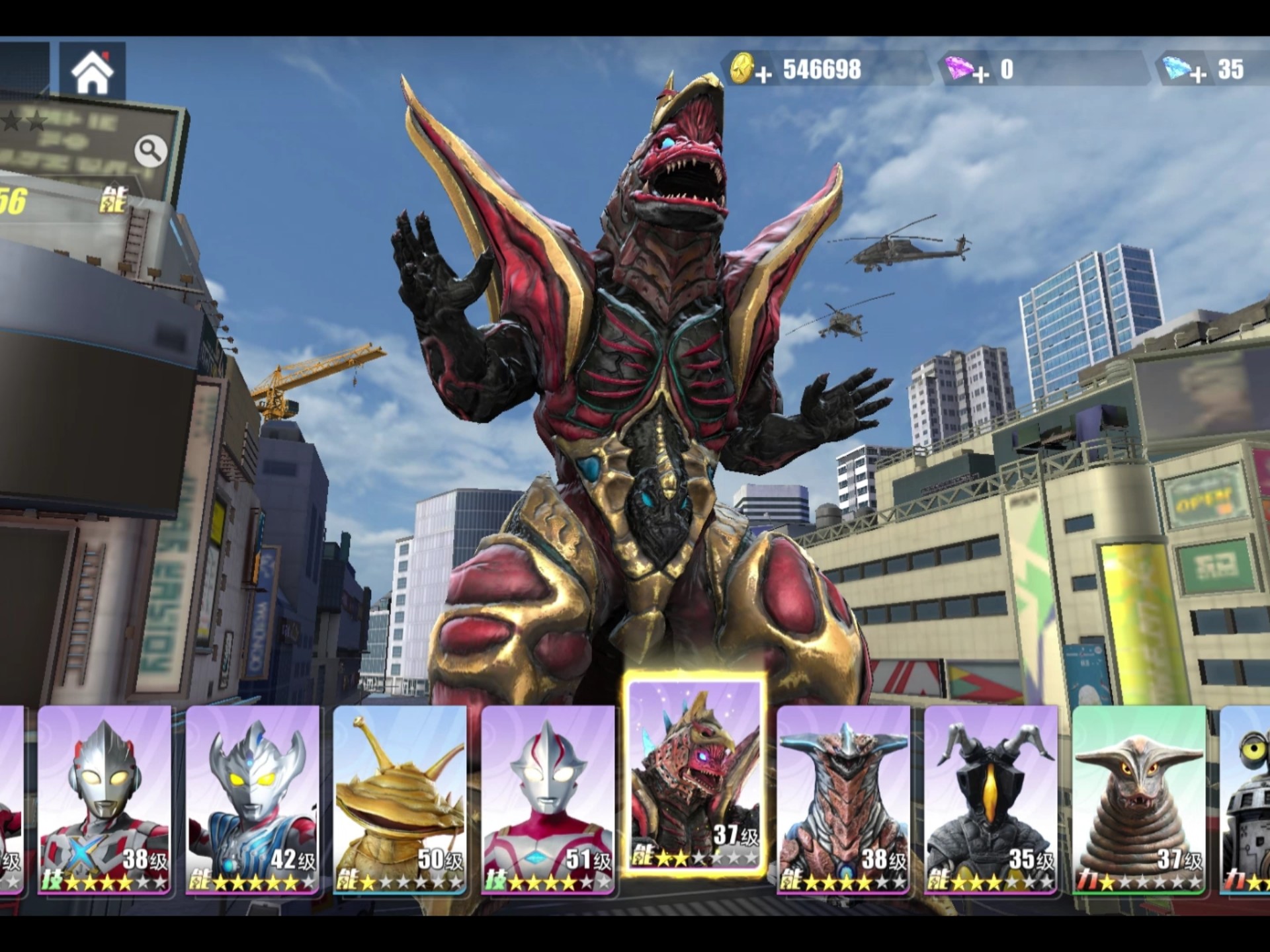Go to the home screen
Image resolution: width=1270 pixels, height=952 pixels.
click(92, 72)
